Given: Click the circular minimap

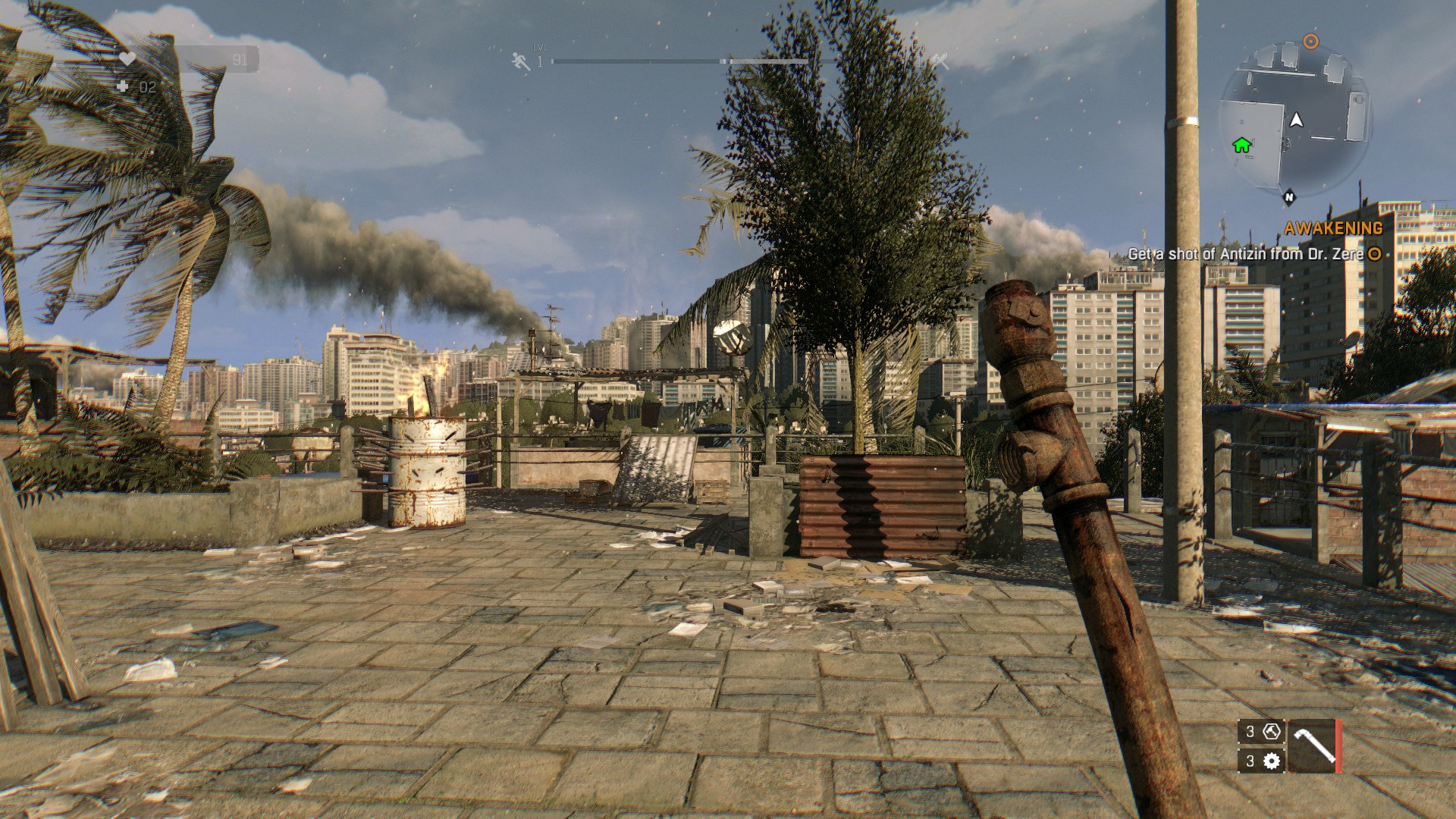Looking at the screenshot, I should click(x=1294, y=120).
